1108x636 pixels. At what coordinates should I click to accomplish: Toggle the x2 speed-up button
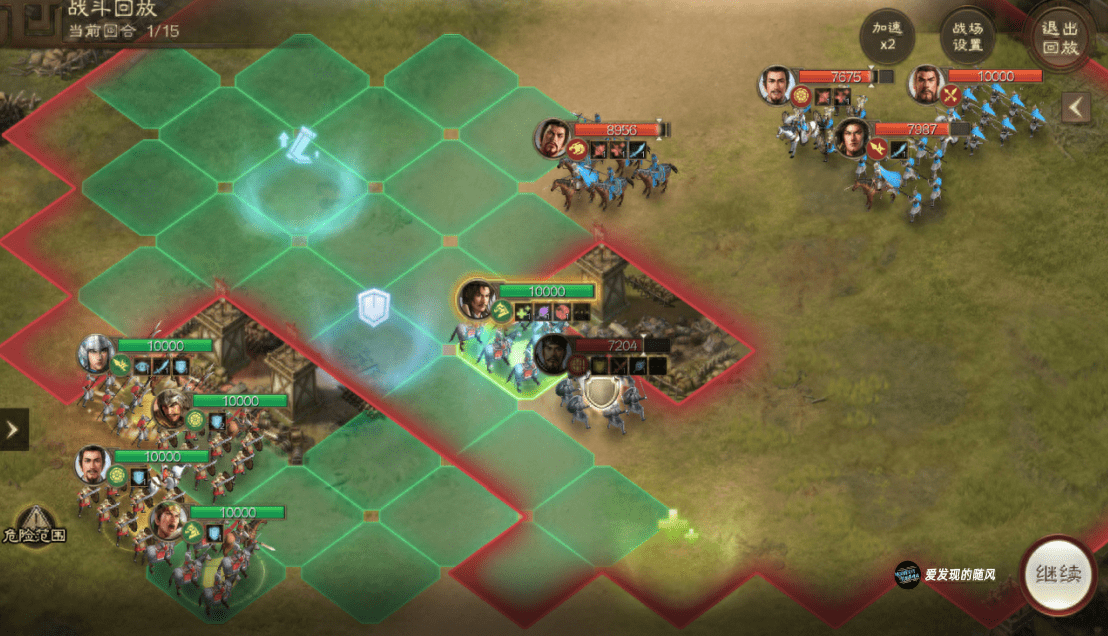(x=887, y=38)
